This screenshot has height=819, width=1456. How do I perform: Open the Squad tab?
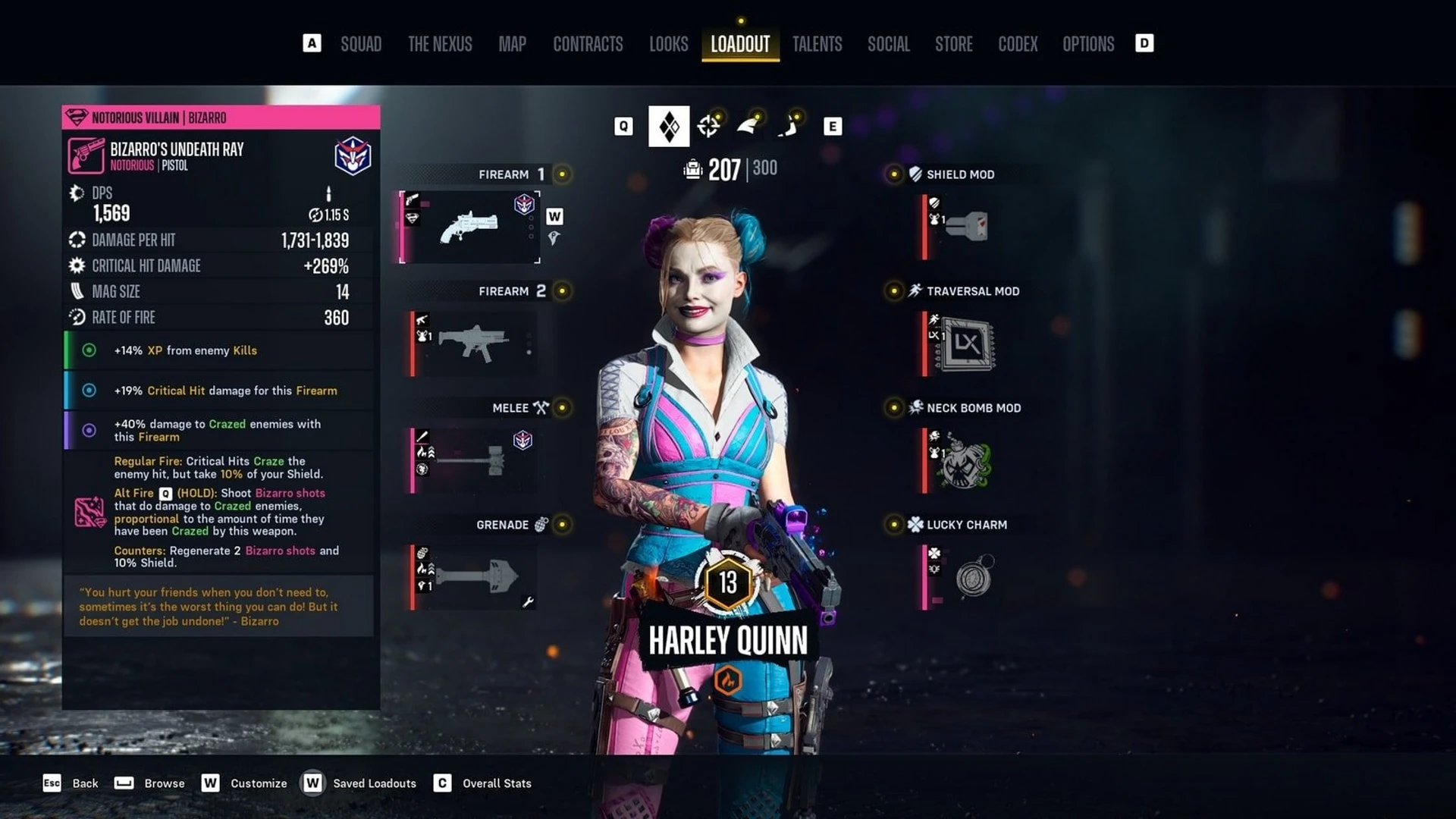tap(361, 44)
